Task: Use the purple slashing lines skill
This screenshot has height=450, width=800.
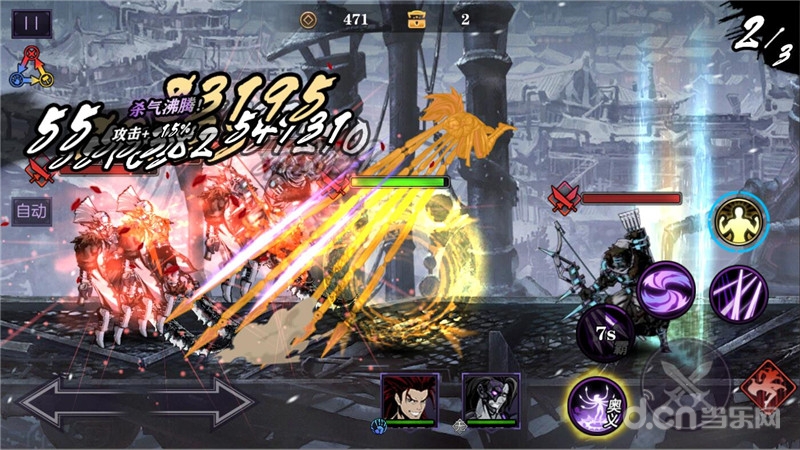Action: pyautogui.click(x=738, y=291)
